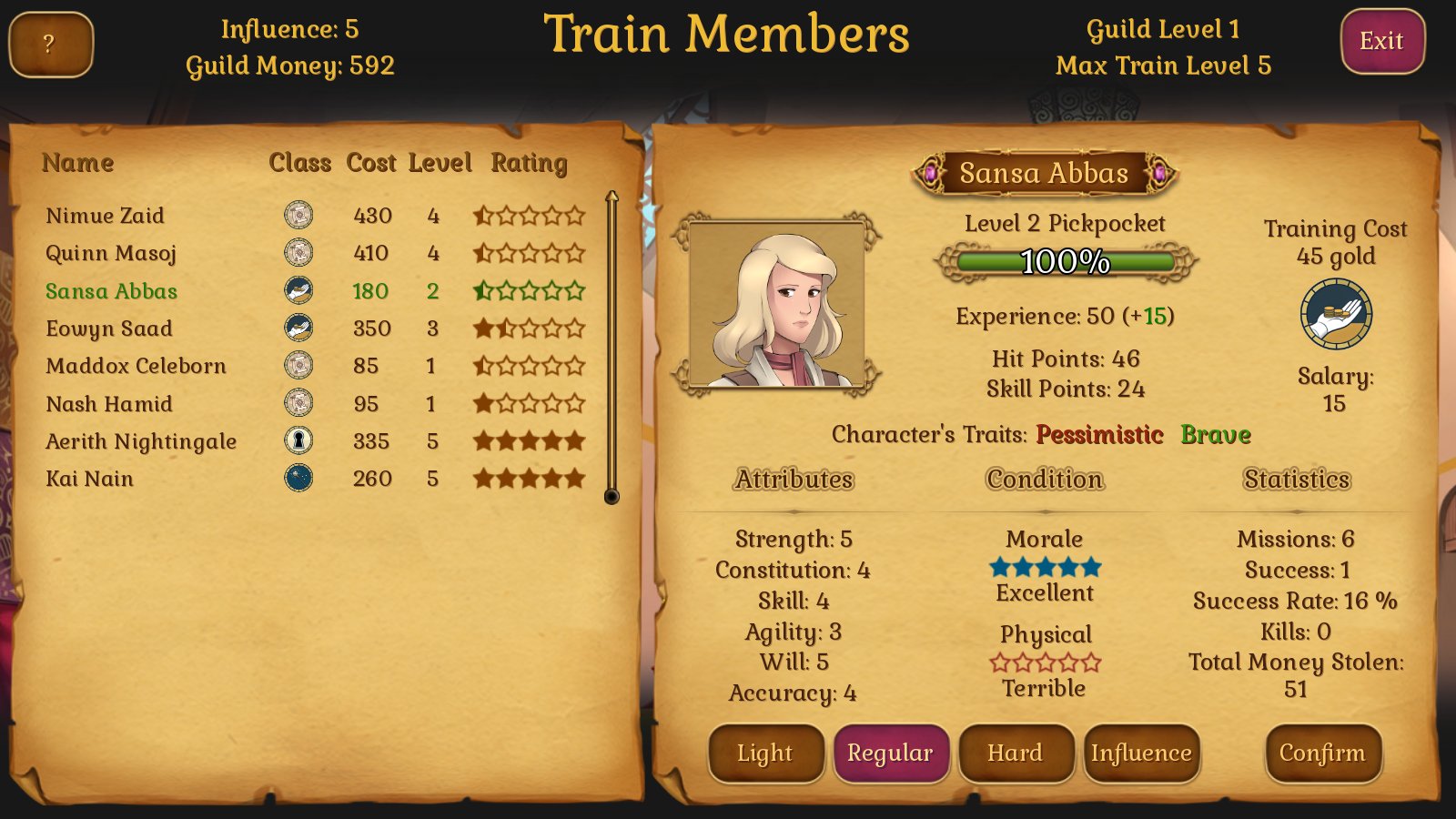Screen dimensions: 1456x819
Task: Click Nash Hamid's scroll class icon
Action: (300, 403)
